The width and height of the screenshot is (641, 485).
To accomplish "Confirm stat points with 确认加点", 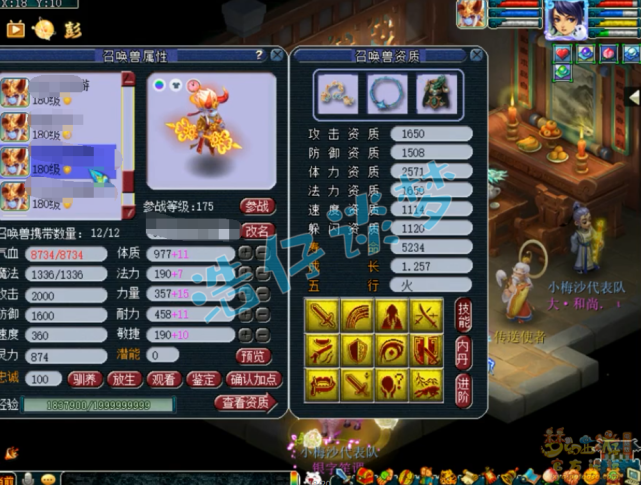I will click(x=255, y=380).
